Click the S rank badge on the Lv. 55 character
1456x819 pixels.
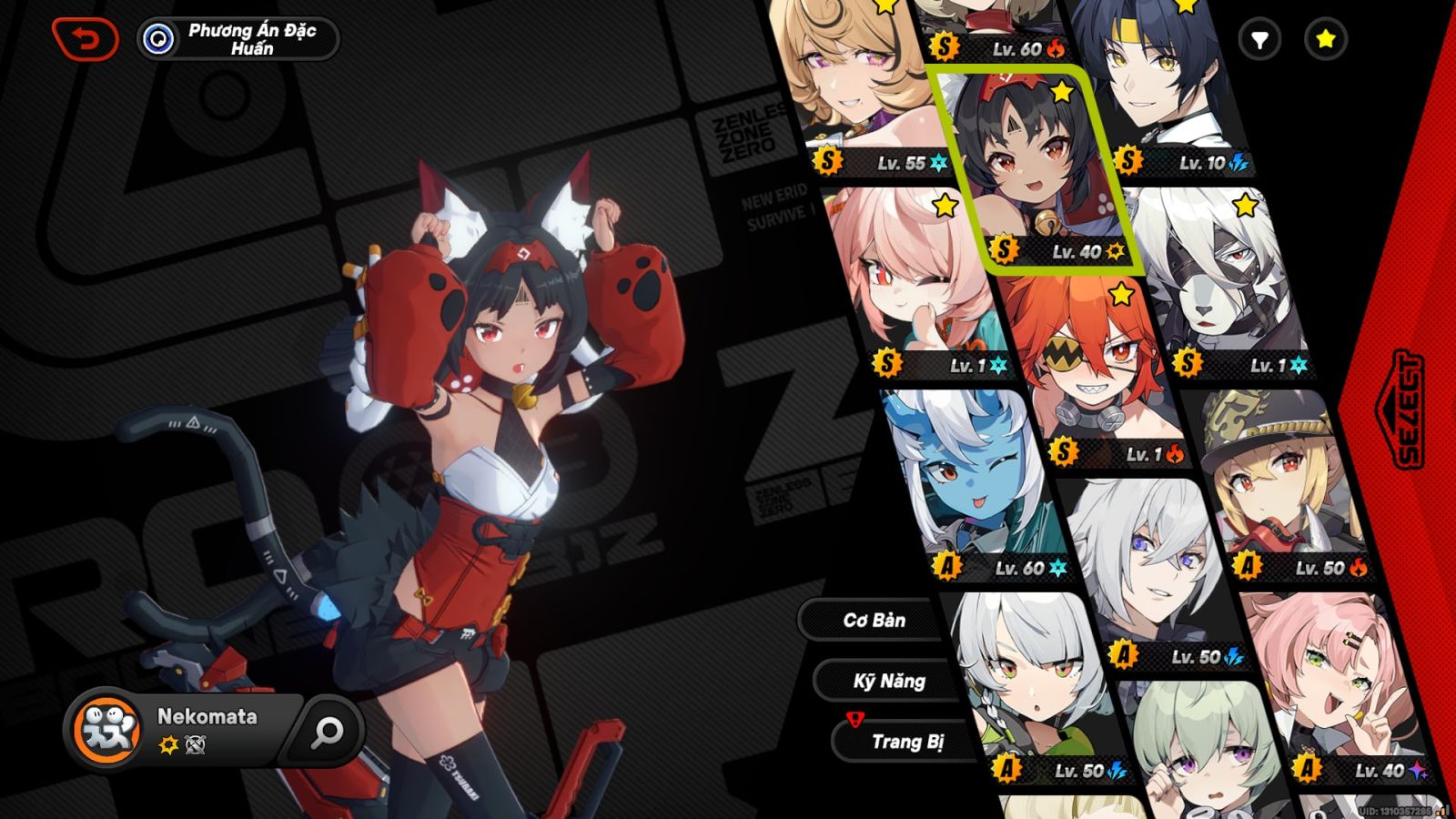click(826, 162)
